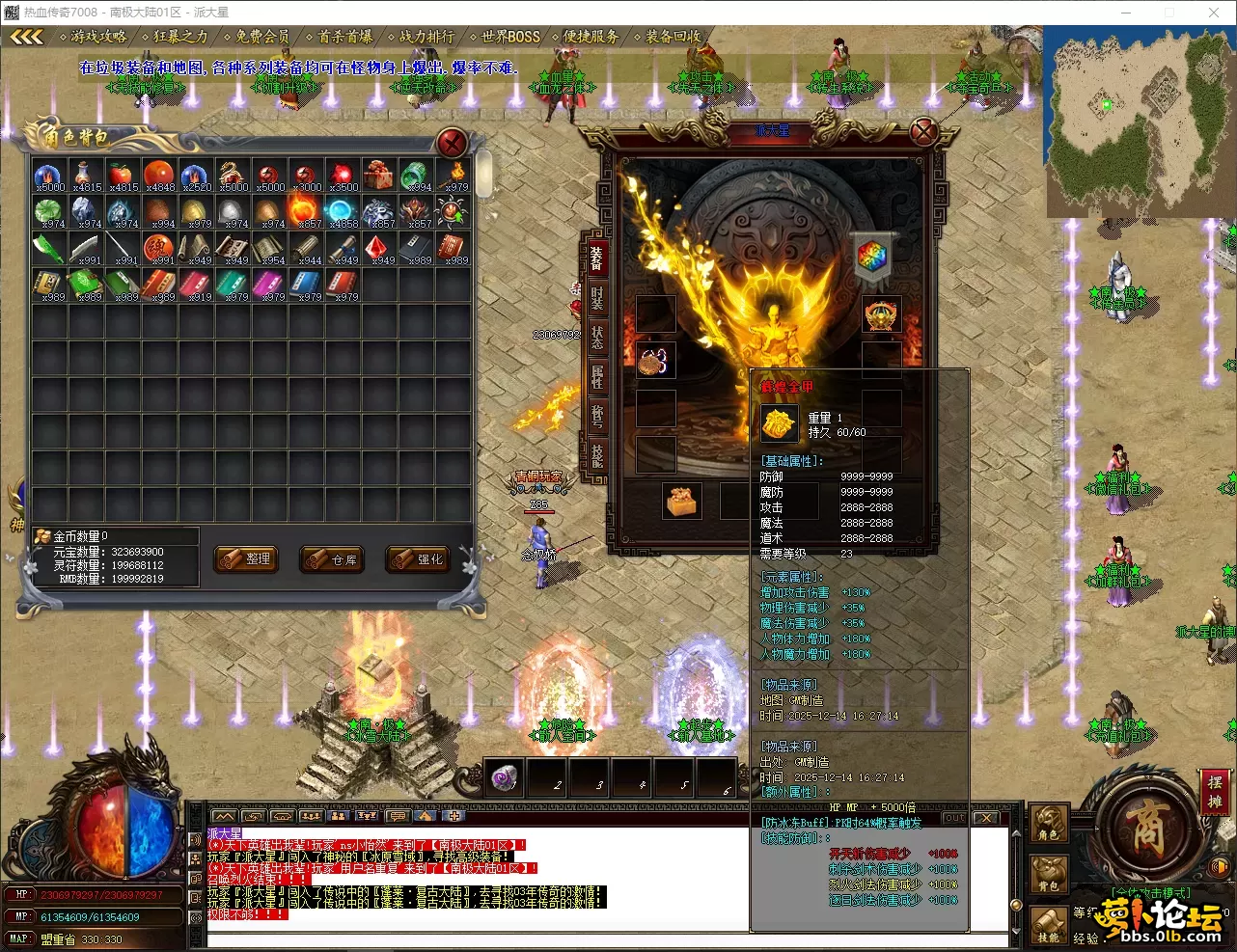Click the 强化 enhance button
1237x952 pixels.
[419, 559]
